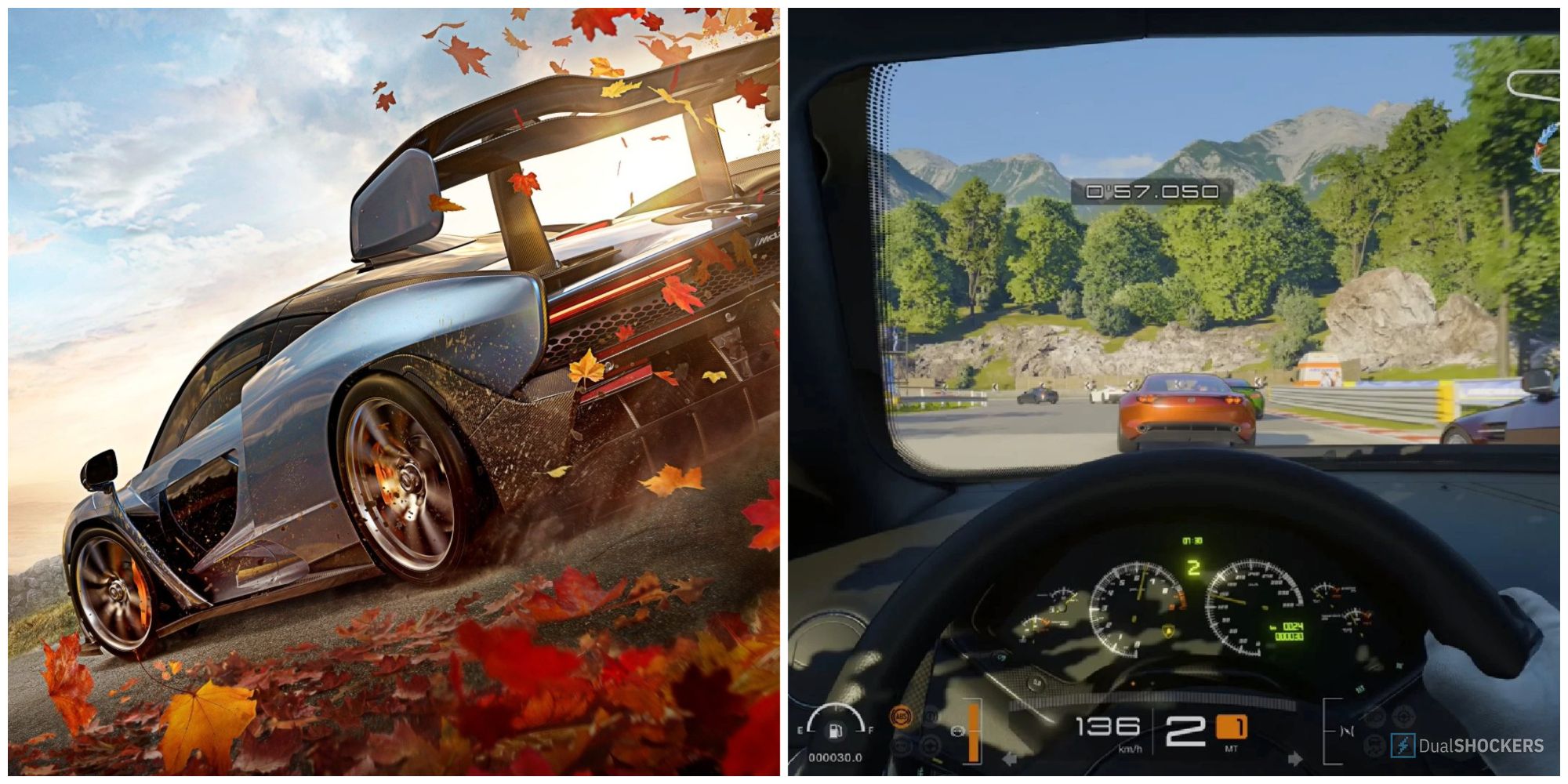Select the tachometer gauge on the instrument cluster
Image resolution: width=1568 pixels, height=784 pixels.
tap(1137, 608)
